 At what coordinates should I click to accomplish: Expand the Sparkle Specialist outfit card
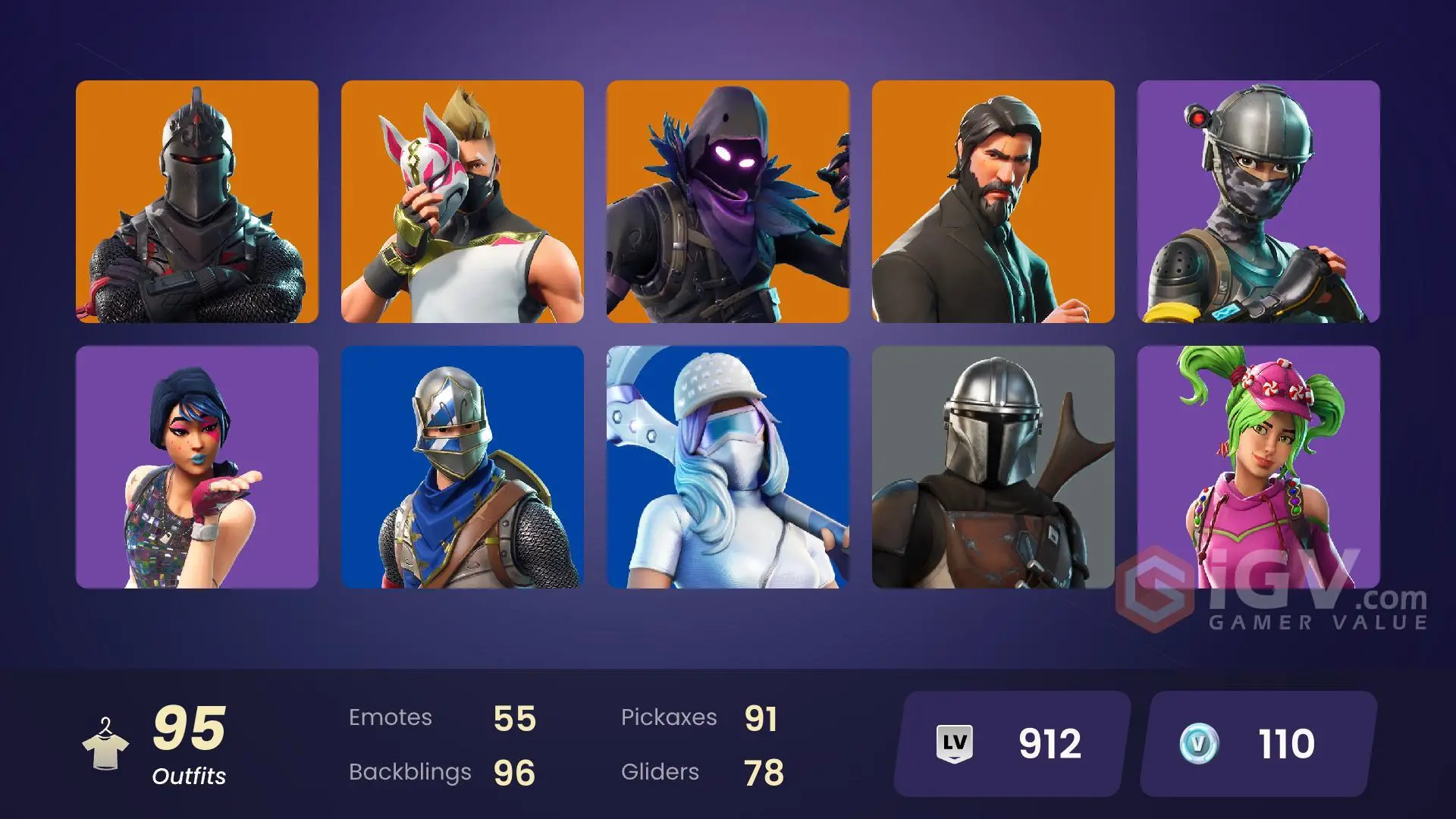[197, 470]
